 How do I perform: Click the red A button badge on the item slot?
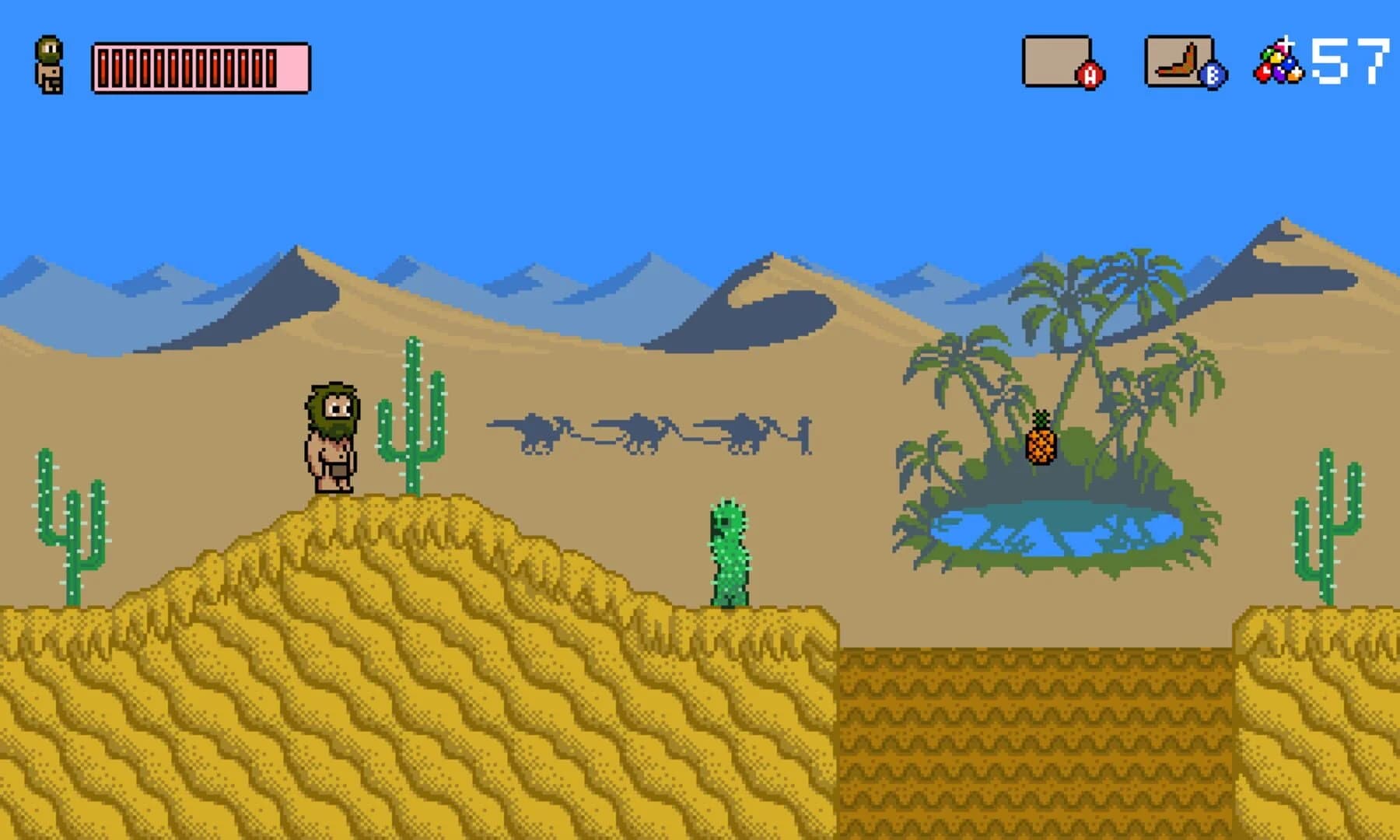coord(1088,76)
